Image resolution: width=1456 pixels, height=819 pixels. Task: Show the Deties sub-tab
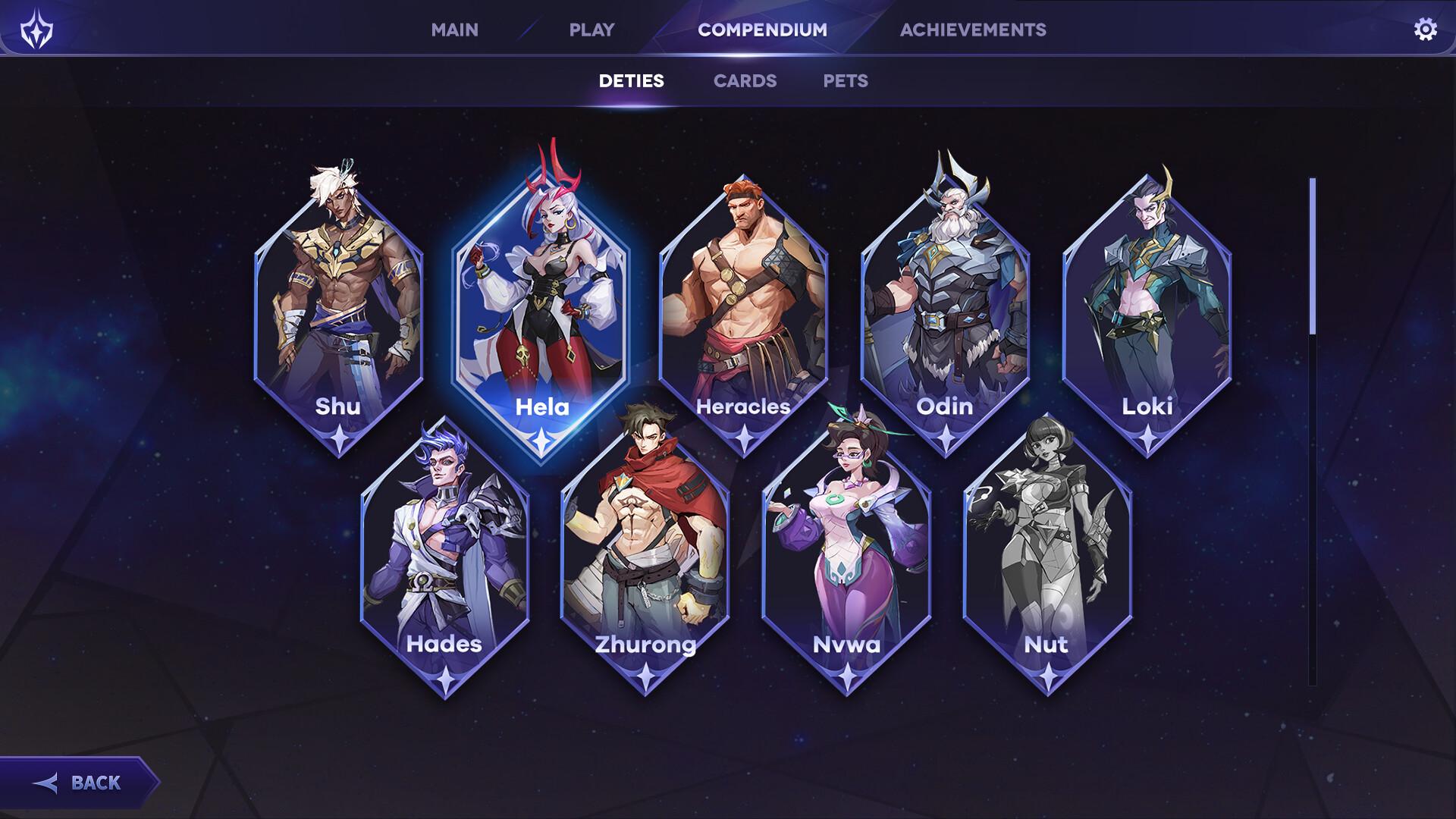pyautogui.click(x=631, y=81)
